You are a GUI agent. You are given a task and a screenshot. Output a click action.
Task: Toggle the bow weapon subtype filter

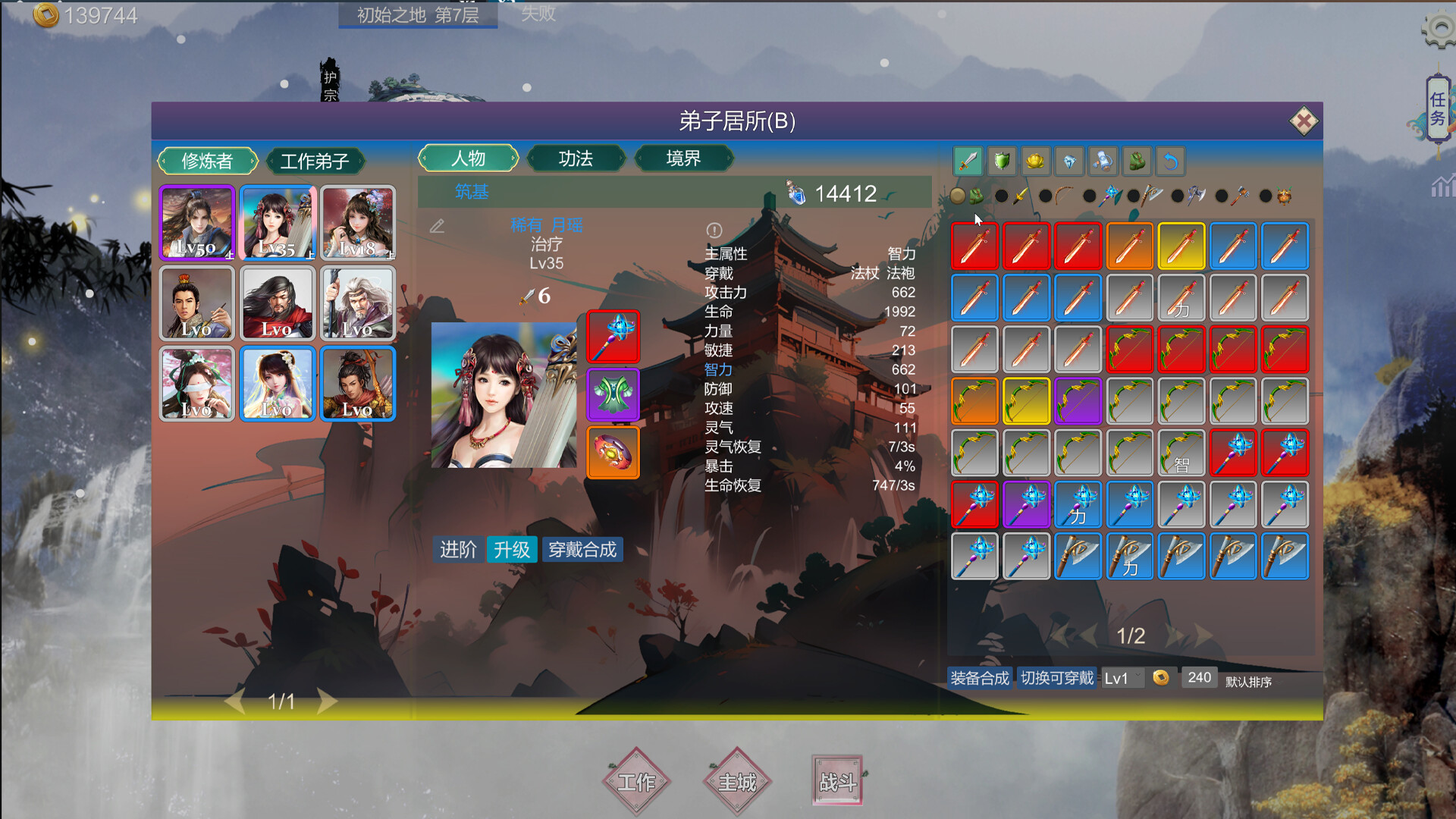1062,196
